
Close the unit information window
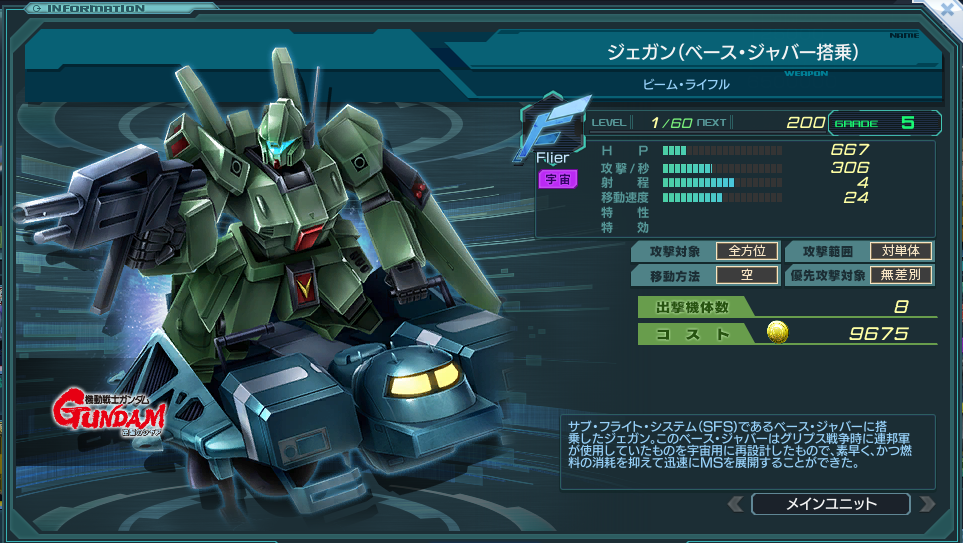[948, 8]
